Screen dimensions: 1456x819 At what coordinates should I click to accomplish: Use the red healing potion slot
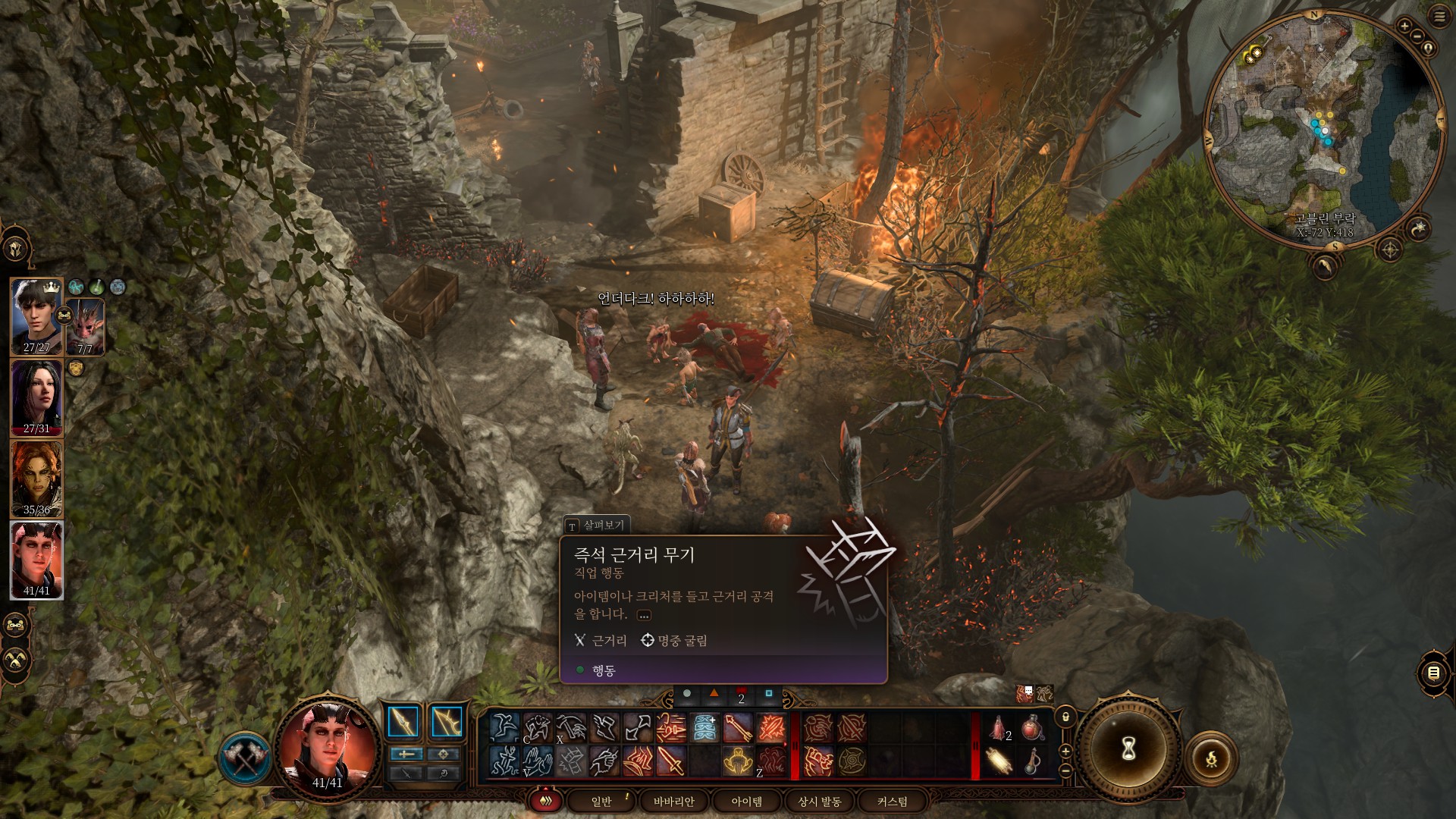click(1032, 729)
